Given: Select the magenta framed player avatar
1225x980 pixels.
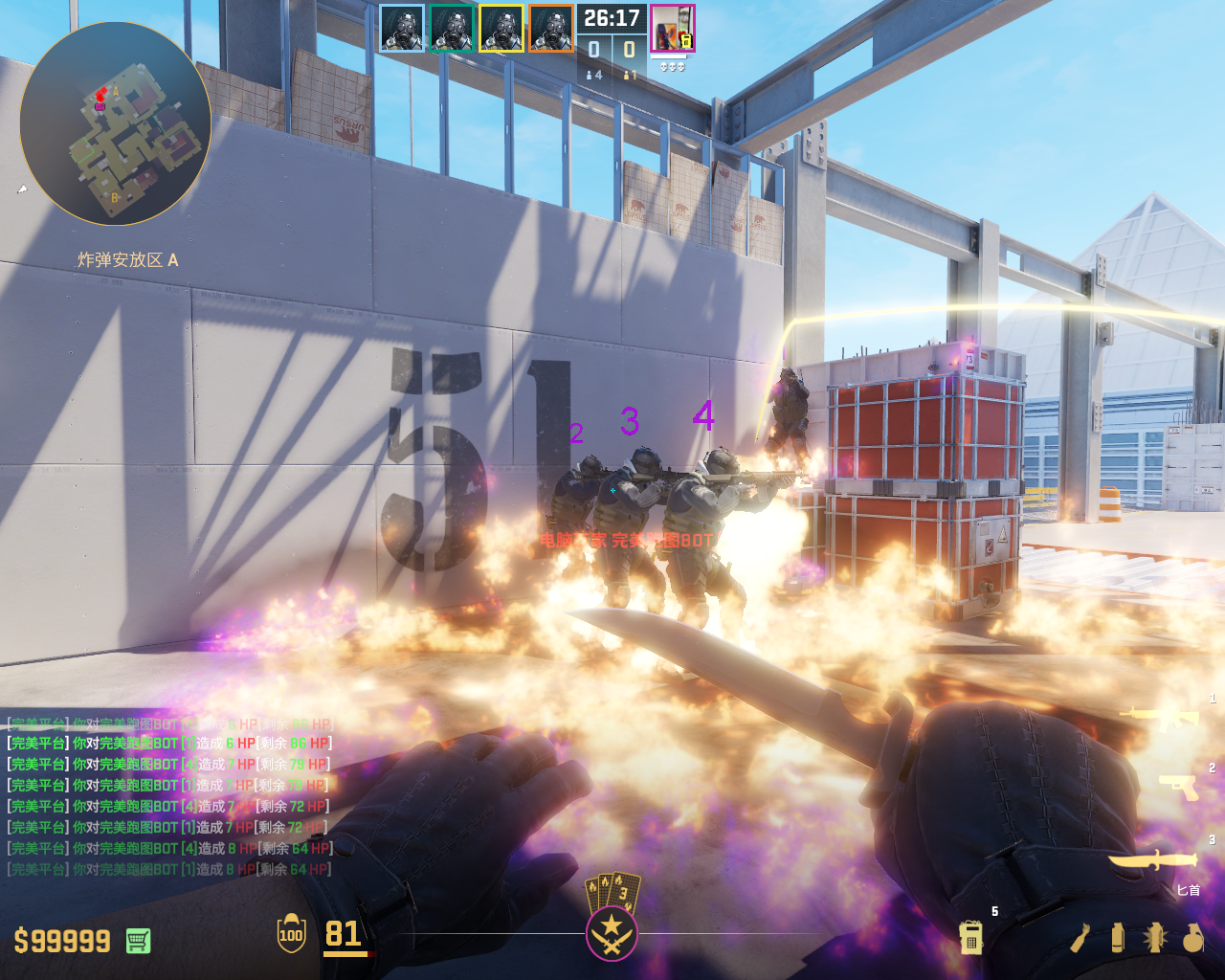Looking at the screenshot, I should coord(672,29).
